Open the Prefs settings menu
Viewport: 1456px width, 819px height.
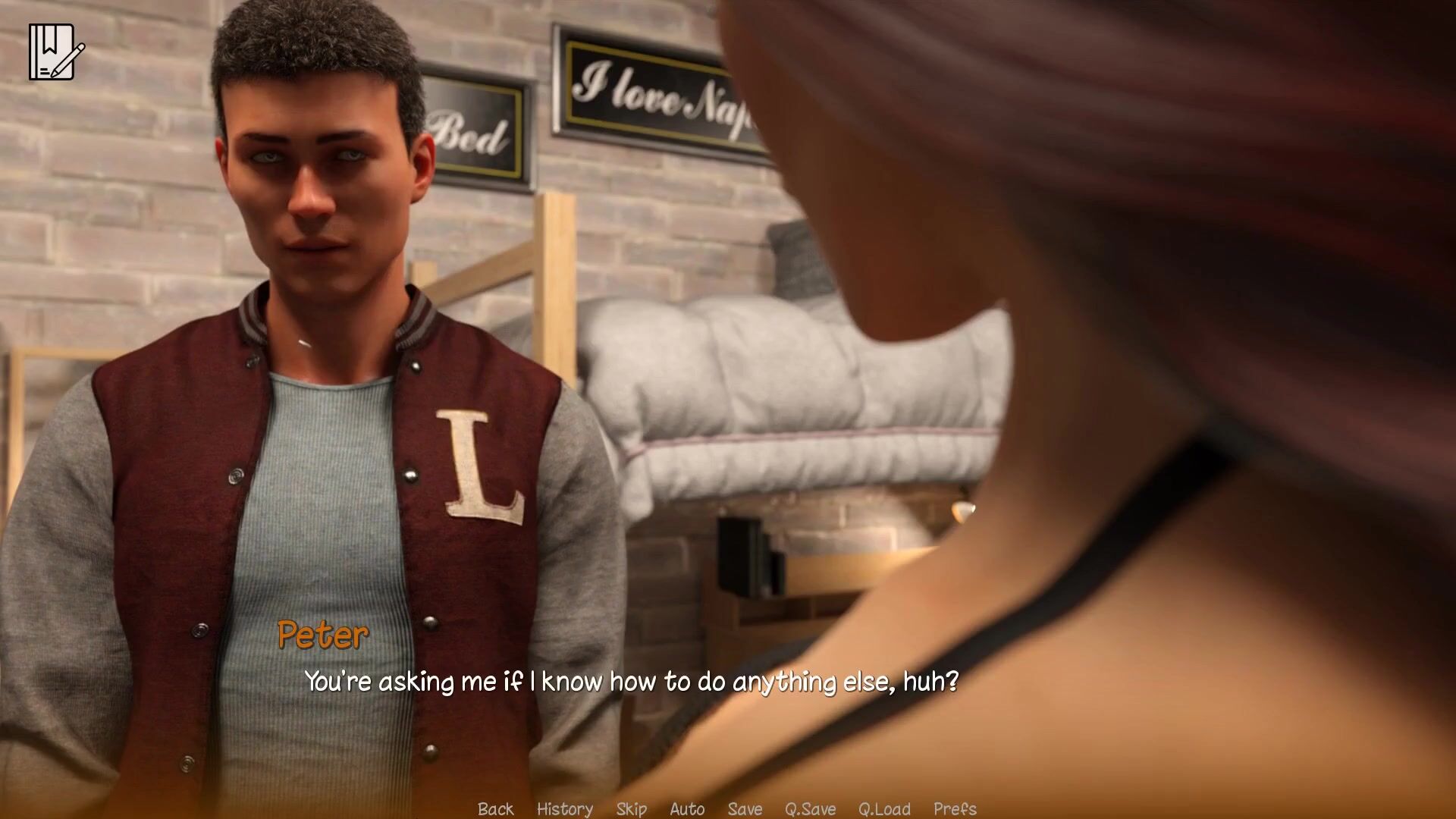[955, 808]
